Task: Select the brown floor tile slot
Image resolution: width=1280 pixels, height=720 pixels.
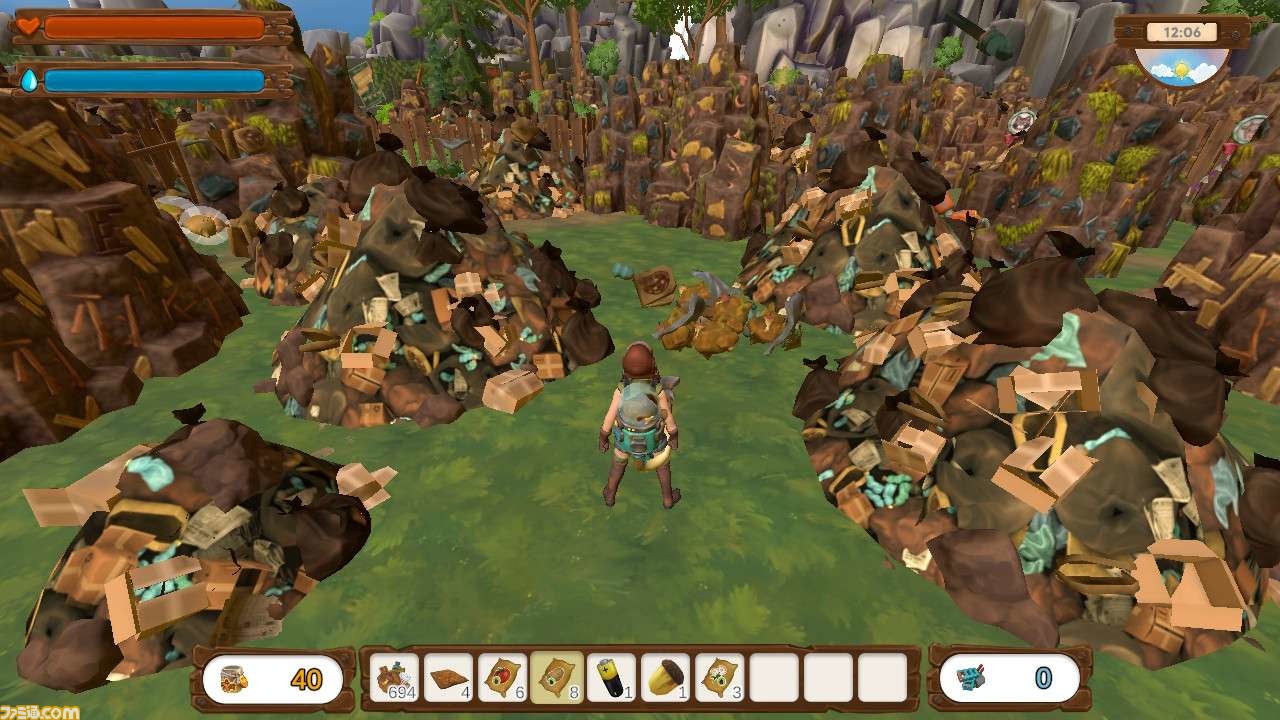Action: pyautogui.click(x=449, y=678)
